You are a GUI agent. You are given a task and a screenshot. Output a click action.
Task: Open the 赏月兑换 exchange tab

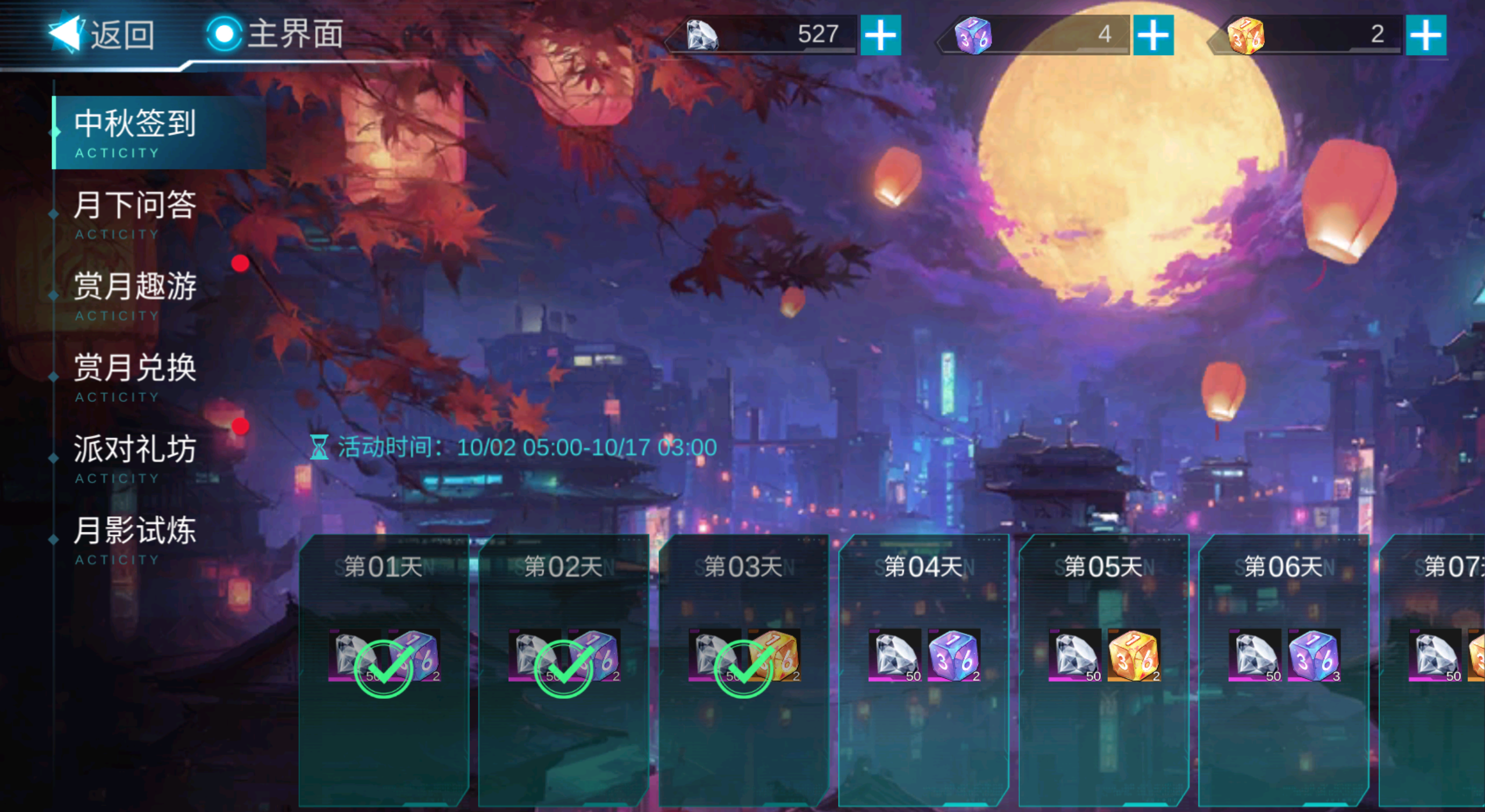click(x=136, y=375)
